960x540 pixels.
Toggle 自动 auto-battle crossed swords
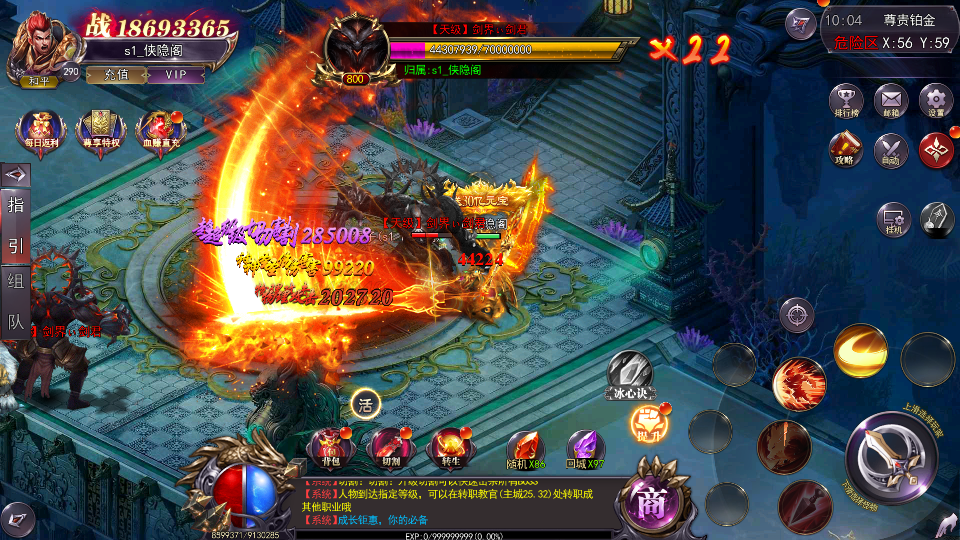click(x=891, y=150)
